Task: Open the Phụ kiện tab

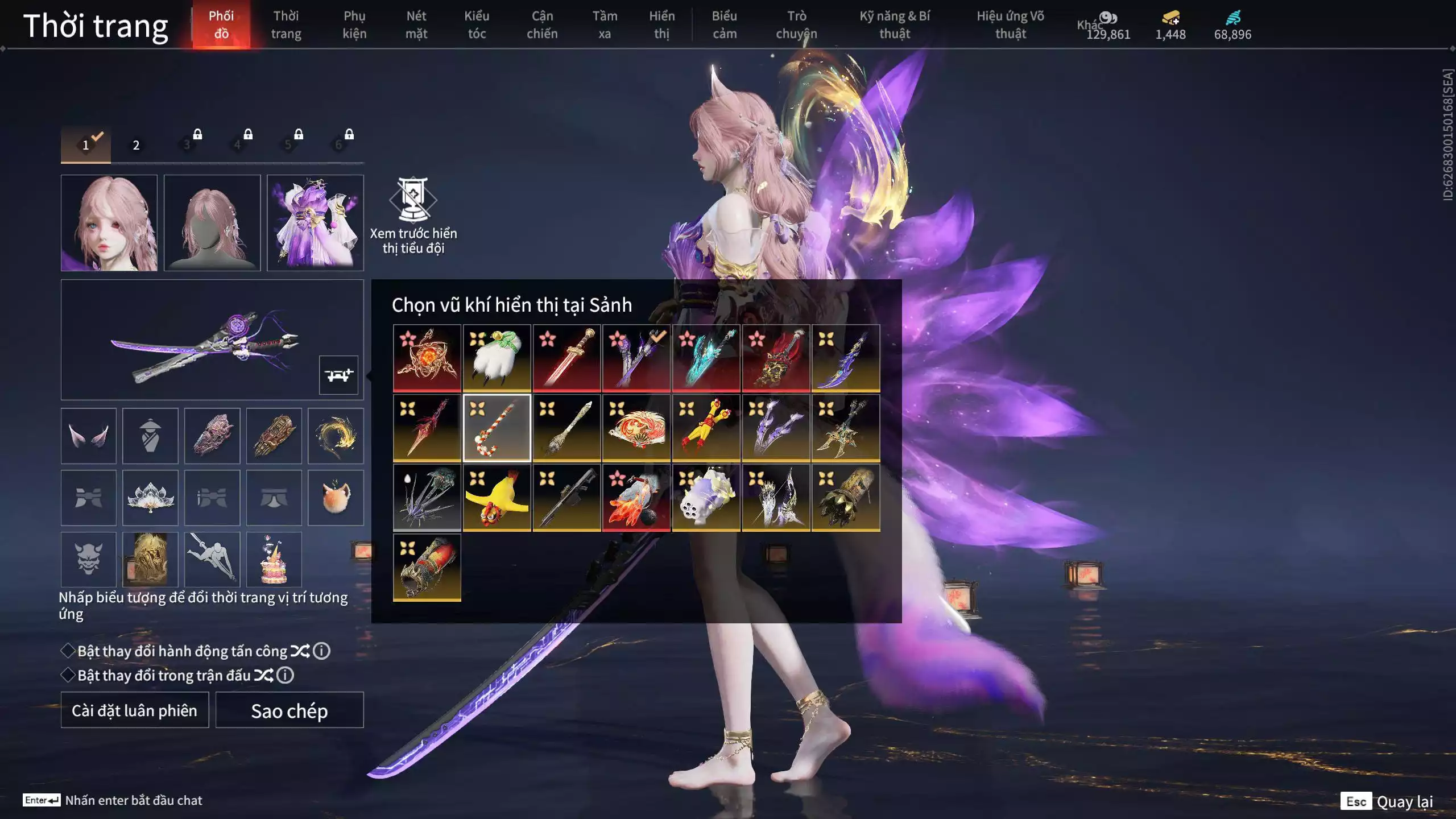Action: [x=354, y=25]
